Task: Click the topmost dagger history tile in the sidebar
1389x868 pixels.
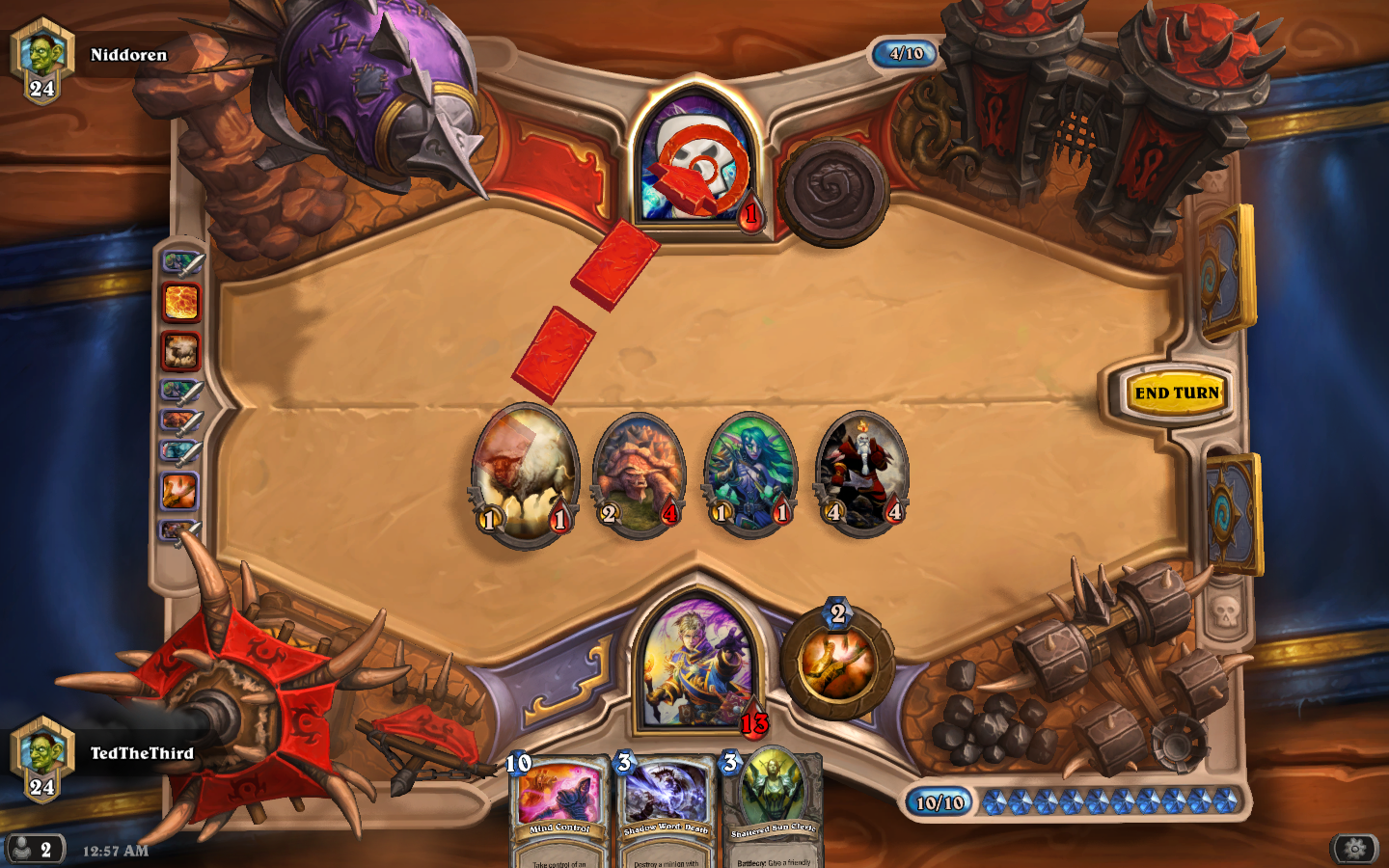Action: pyautogui.click(x=179, y=262)
